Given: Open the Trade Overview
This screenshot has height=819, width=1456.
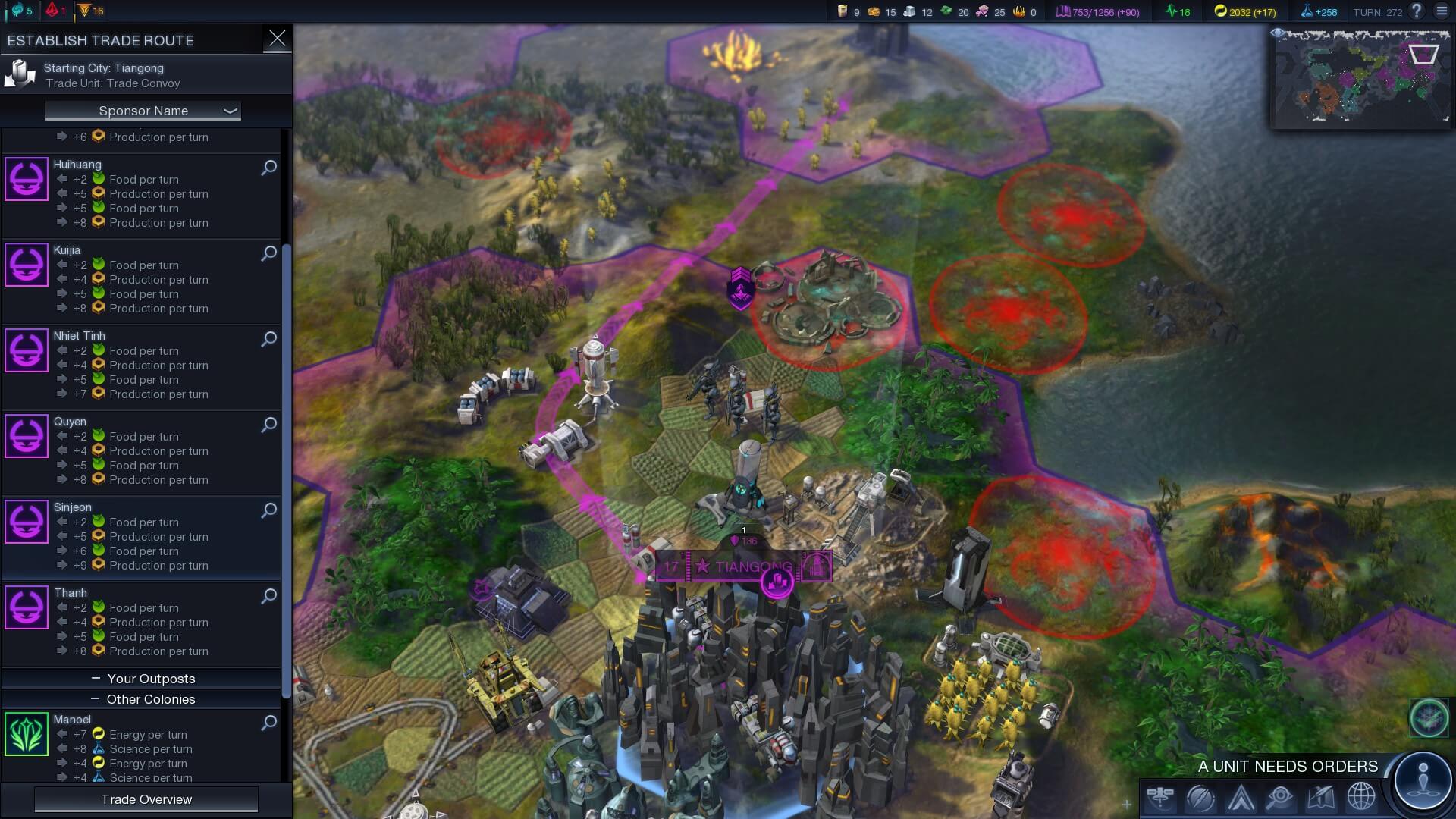Looking at the screenshot, I should click(146, 799).
